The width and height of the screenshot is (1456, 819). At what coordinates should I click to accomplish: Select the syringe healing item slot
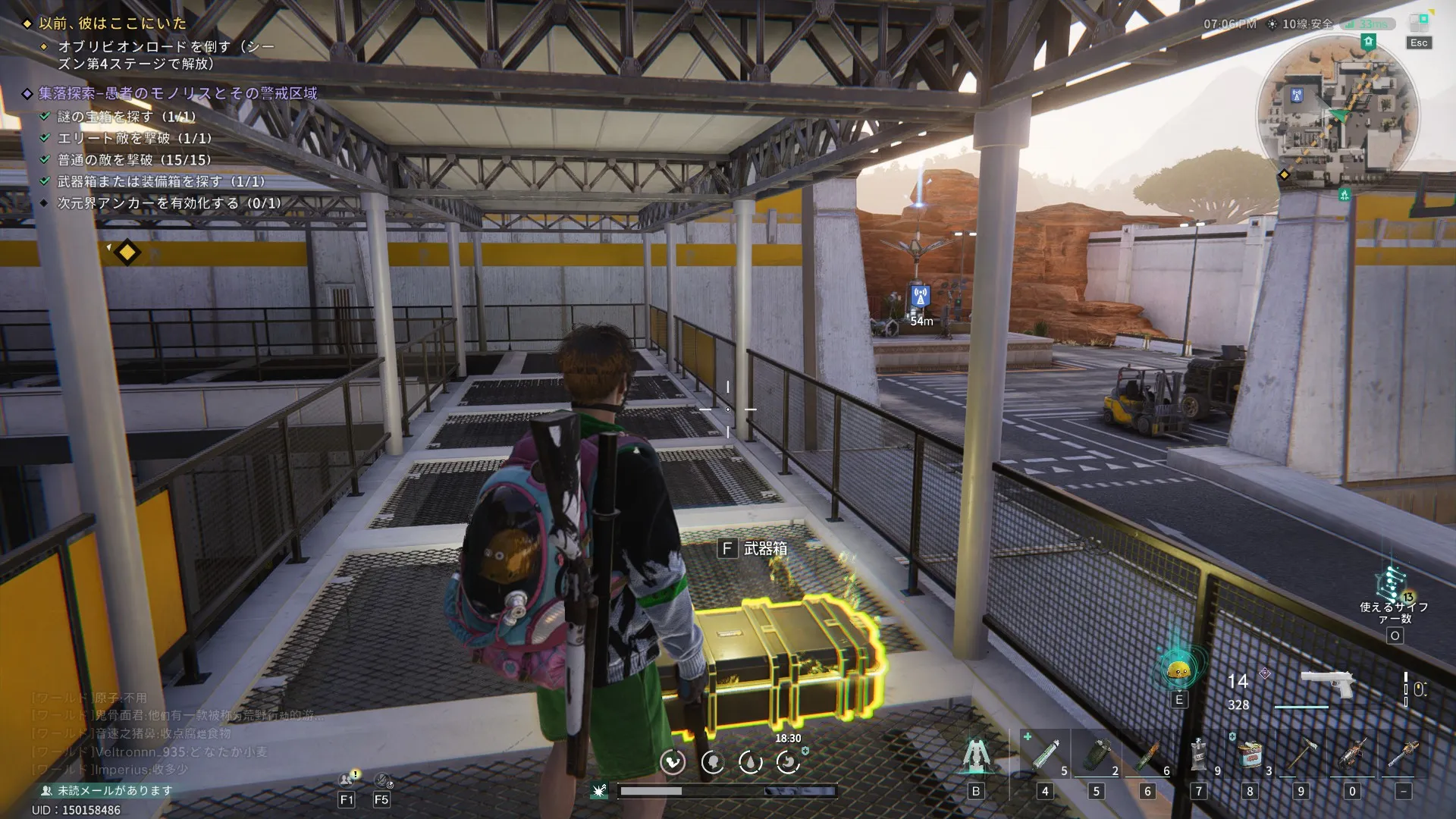[1044, 755]
